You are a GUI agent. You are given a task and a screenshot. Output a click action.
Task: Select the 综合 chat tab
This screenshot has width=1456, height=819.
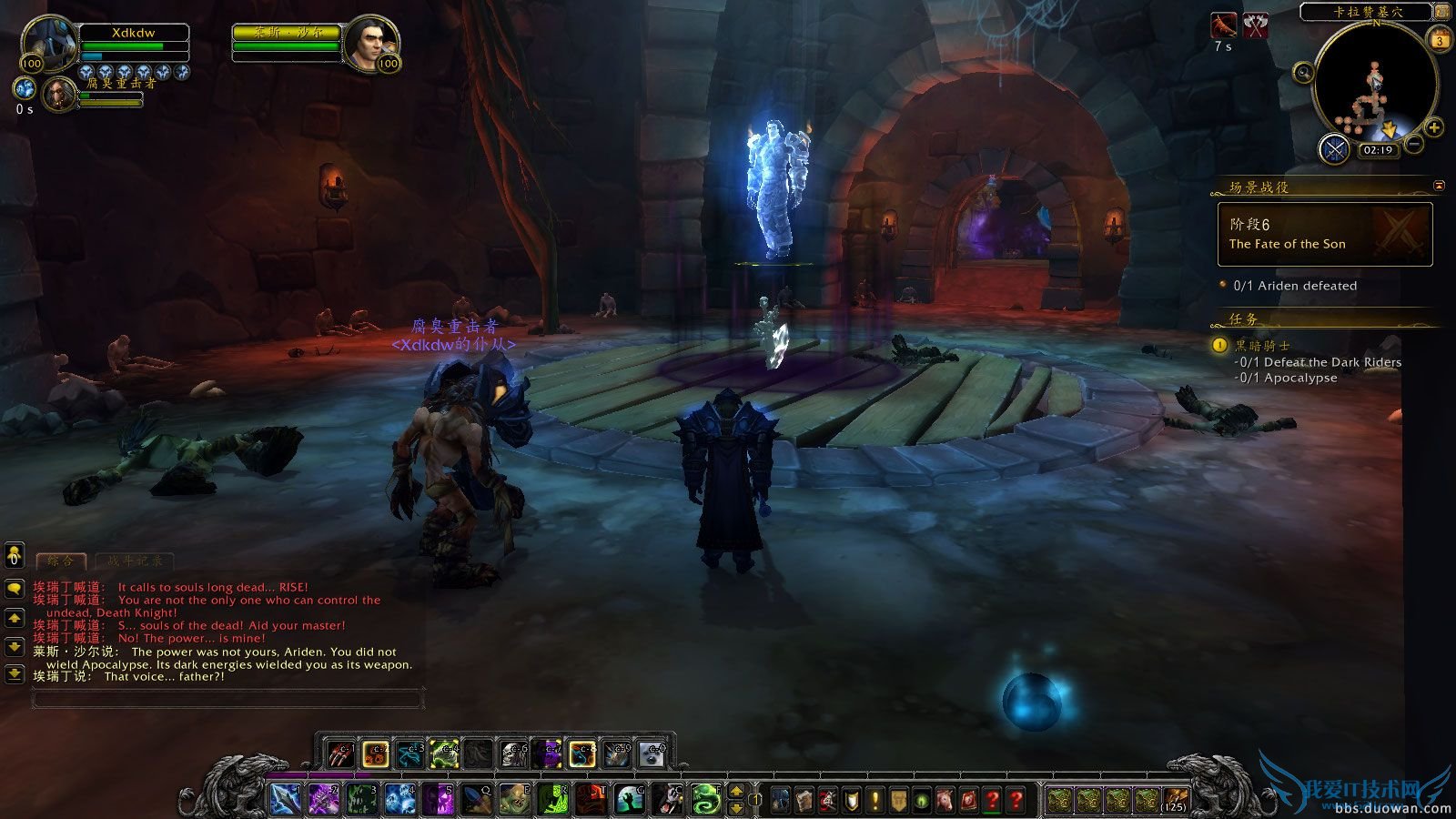59,561
